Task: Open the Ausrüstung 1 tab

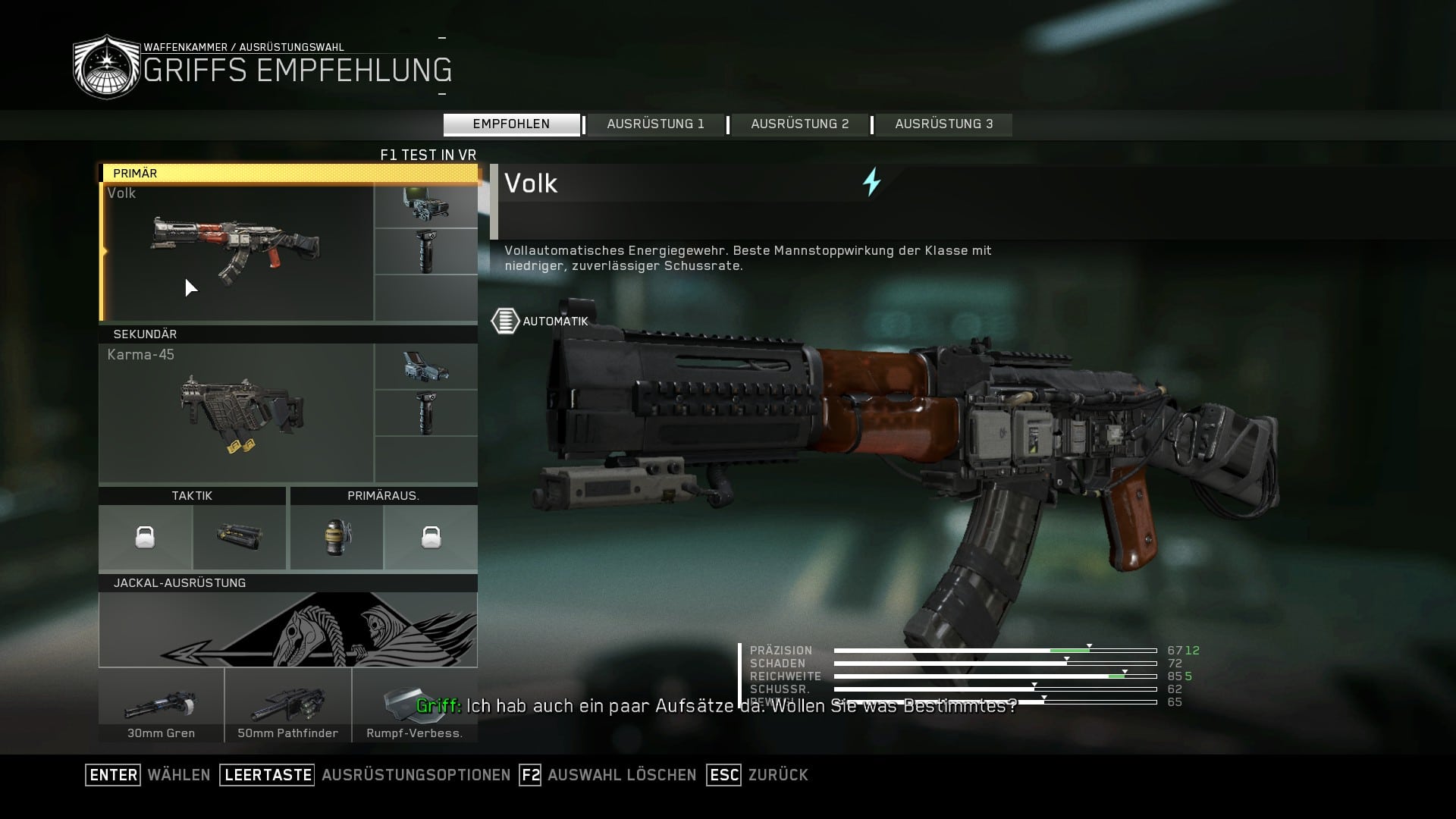Action: [655, 124]
